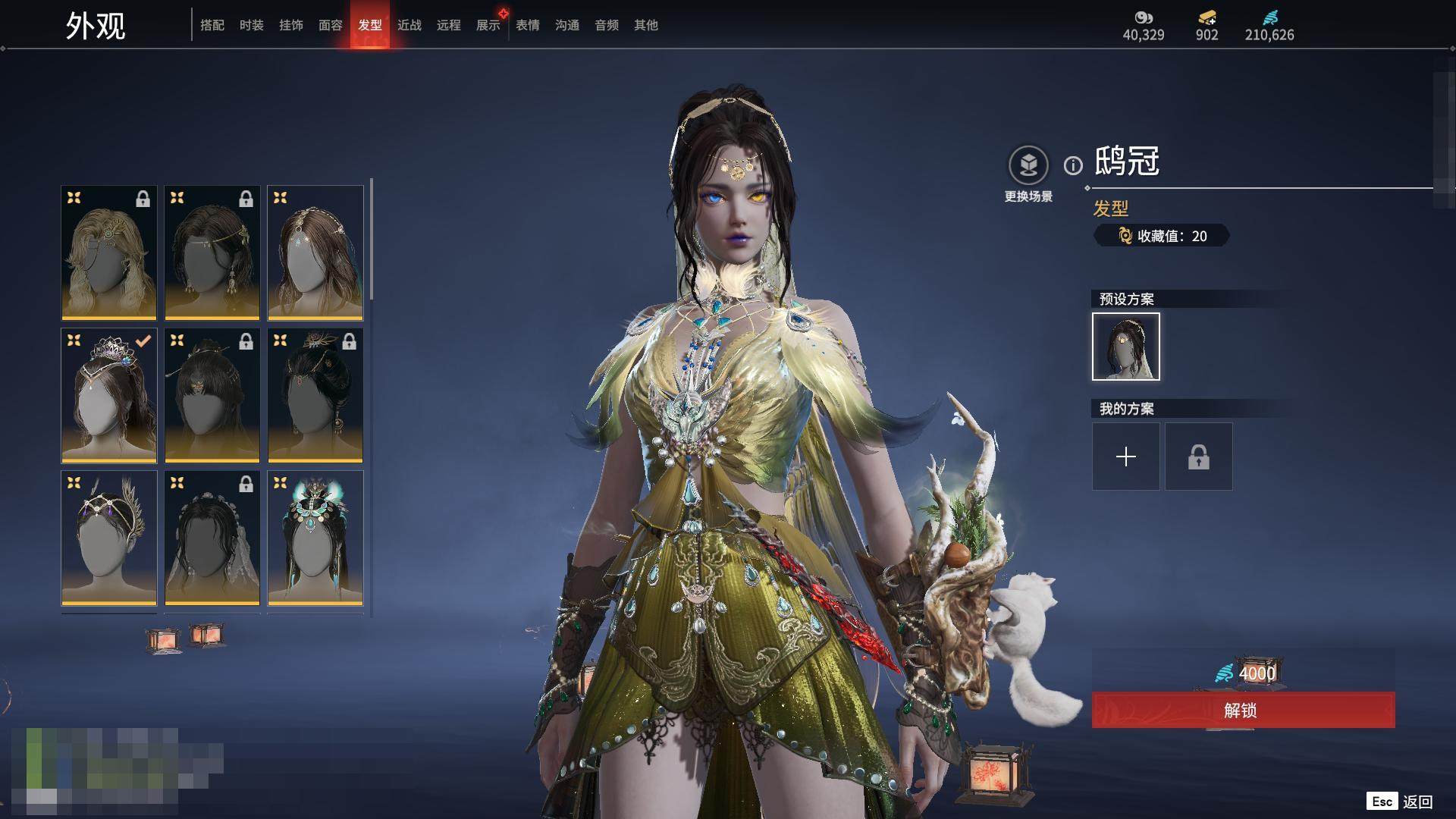This screenshot has height=819, width=1456.
Task: Switch to the 远程 tab
Action: point(449,26)
